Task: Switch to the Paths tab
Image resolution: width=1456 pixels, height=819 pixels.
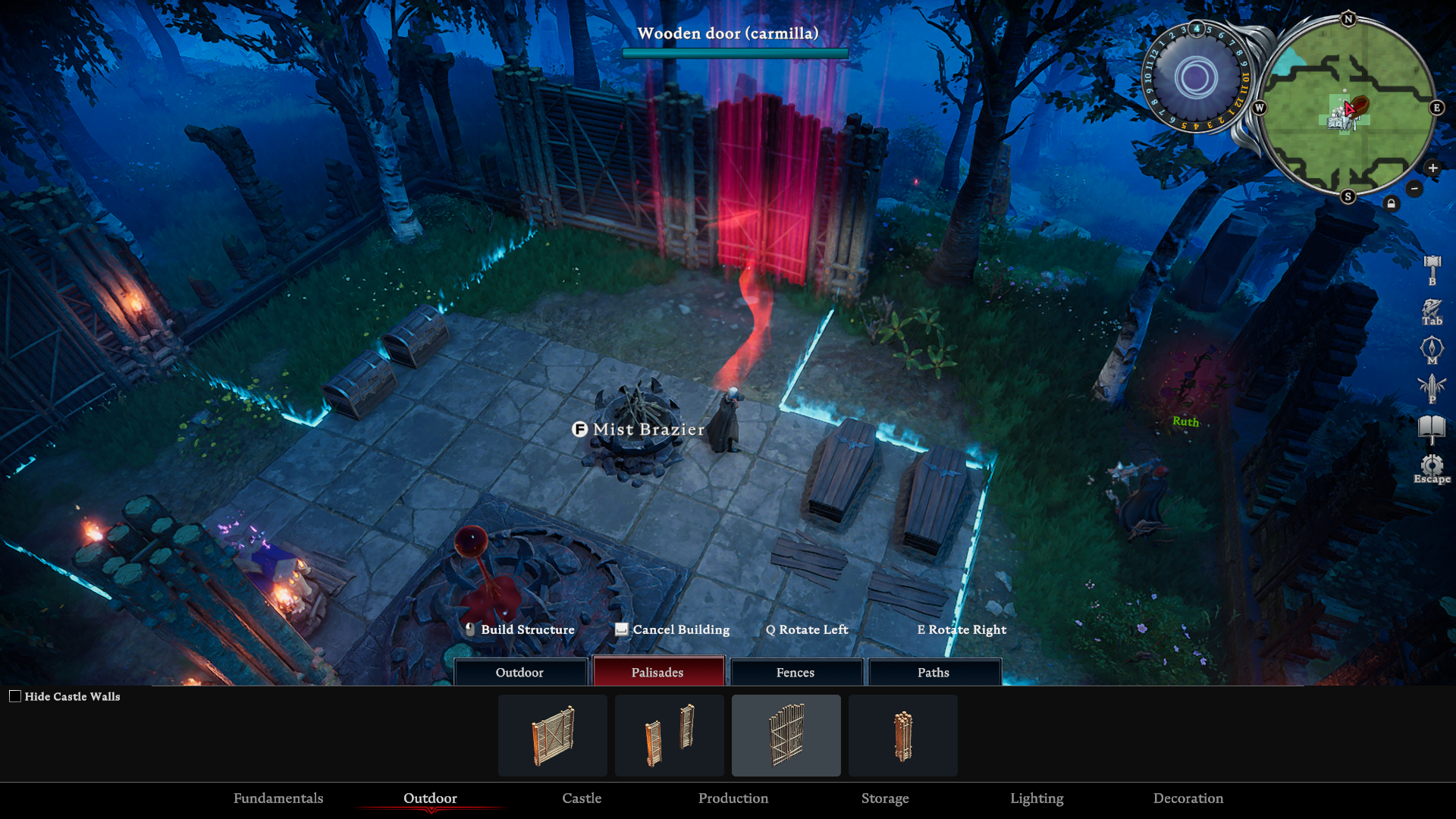Action: (x=934, y=672)
